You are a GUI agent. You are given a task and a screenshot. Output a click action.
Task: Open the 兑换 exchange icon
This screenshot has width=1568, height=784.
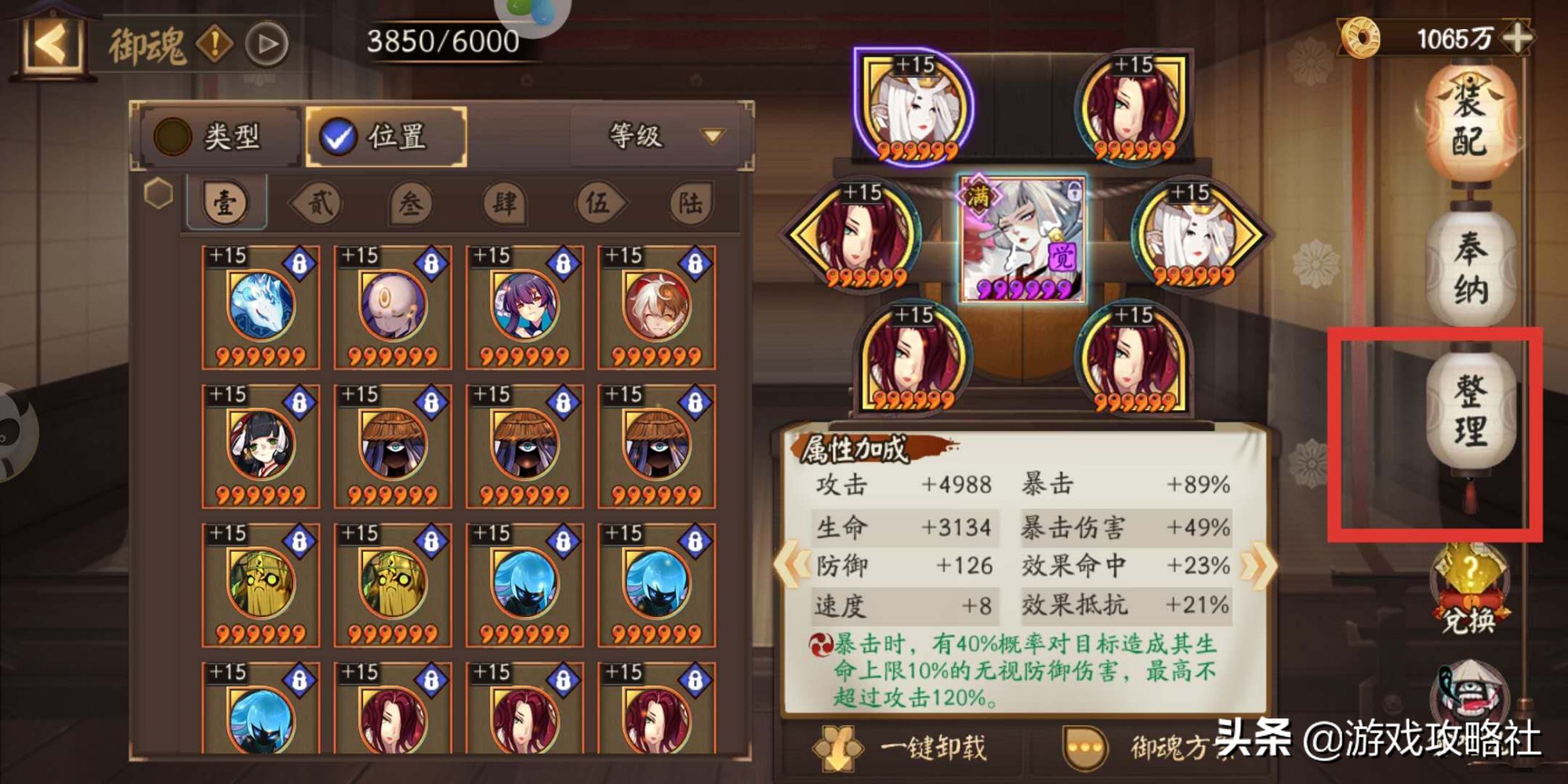(x=1470, y=590)
